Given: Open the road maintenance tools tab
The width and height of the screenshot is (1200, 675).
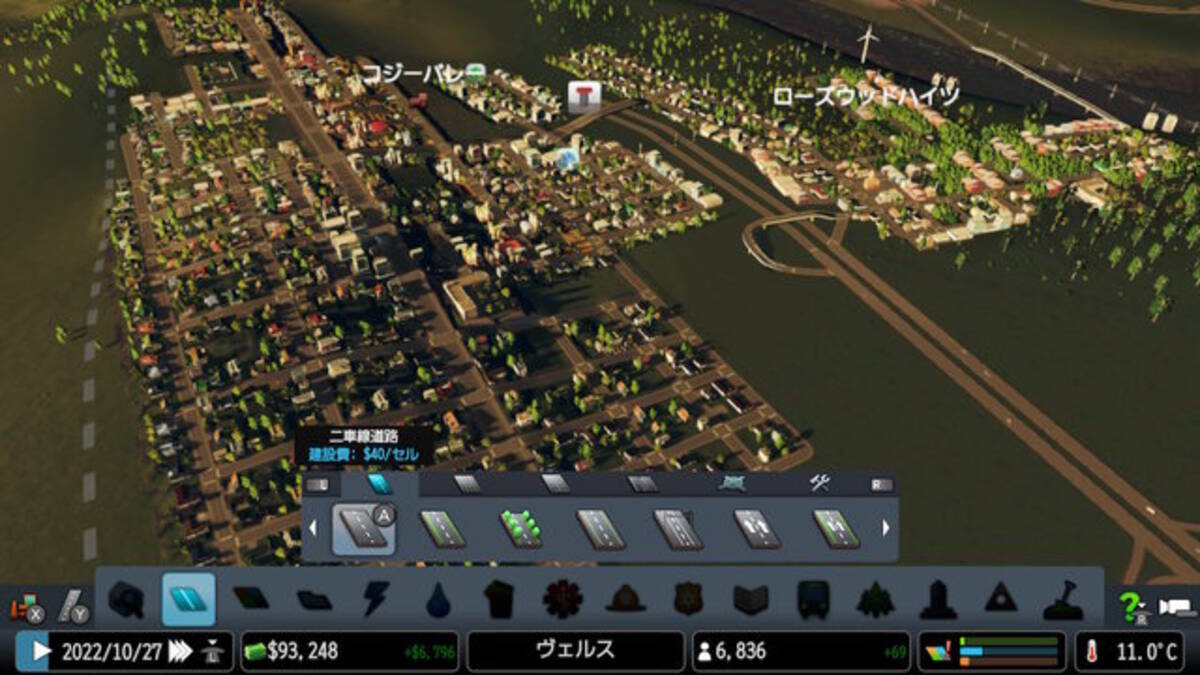Looking at the screenshot, I should (x=820, y=485).
